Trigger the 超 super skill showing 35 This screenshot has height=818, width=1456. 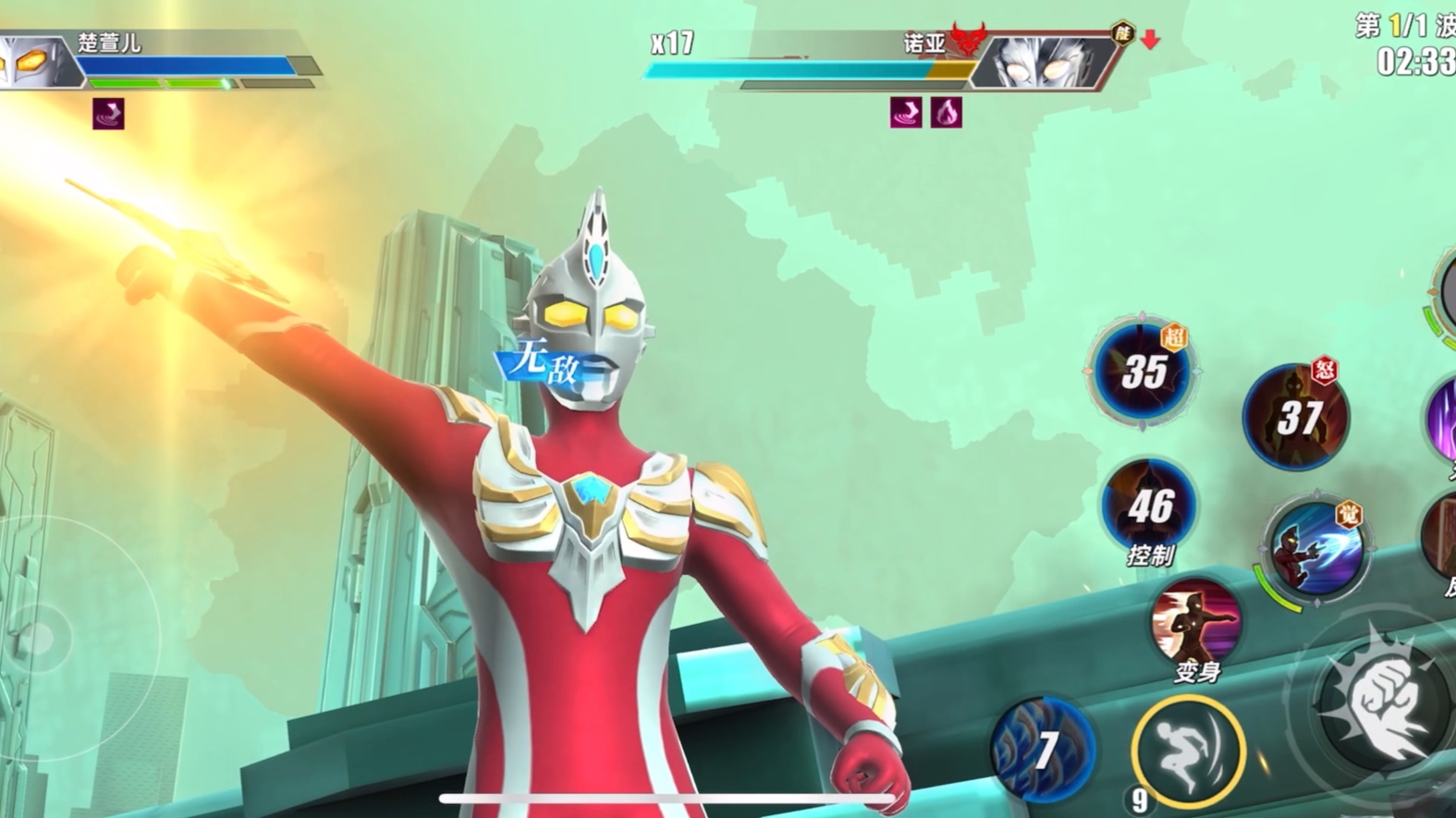(1143, 372)
